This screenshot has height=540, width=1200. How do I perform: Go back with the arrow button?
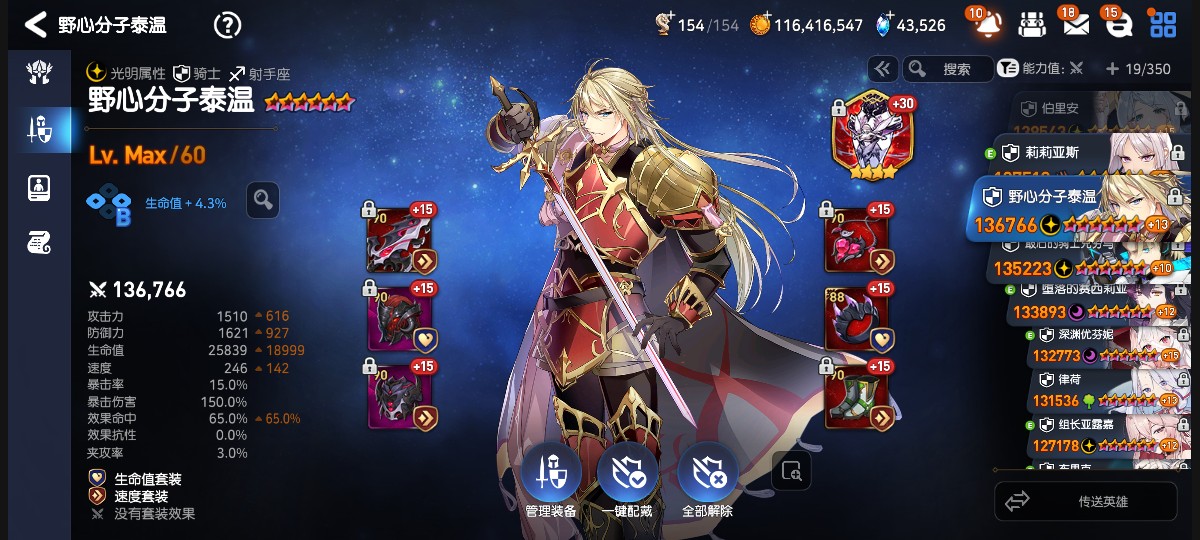[x=36, y=25]
